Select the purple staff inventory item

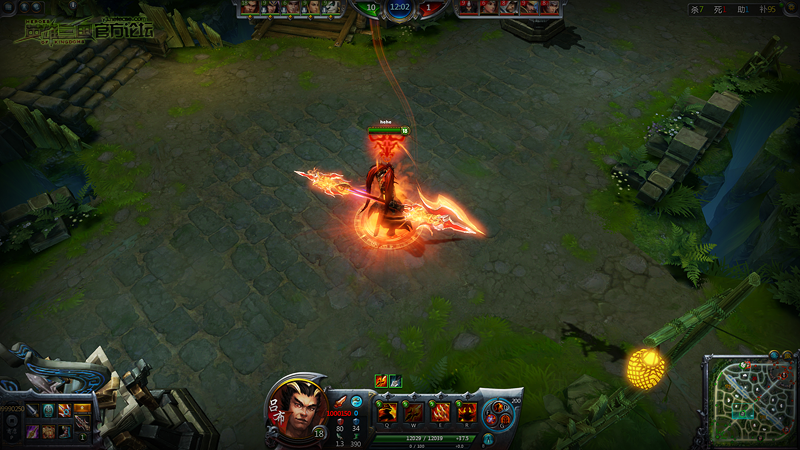tap(32, 431)
